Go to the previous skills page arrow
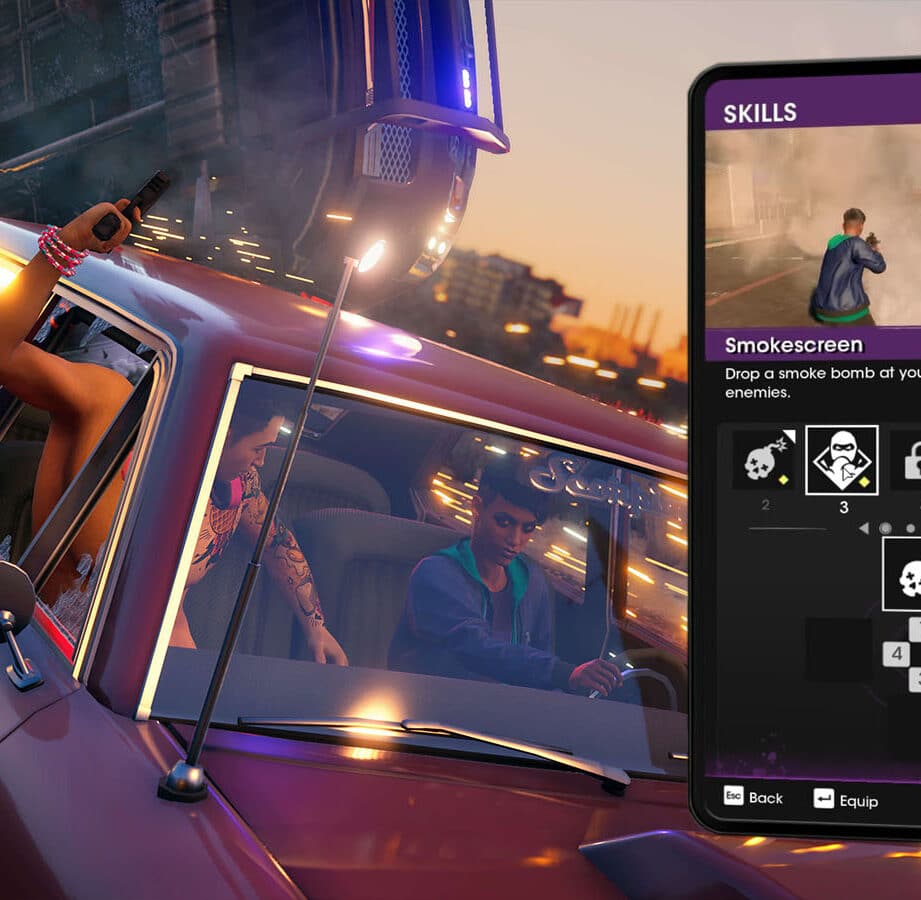921x900 pixels. 864,528
